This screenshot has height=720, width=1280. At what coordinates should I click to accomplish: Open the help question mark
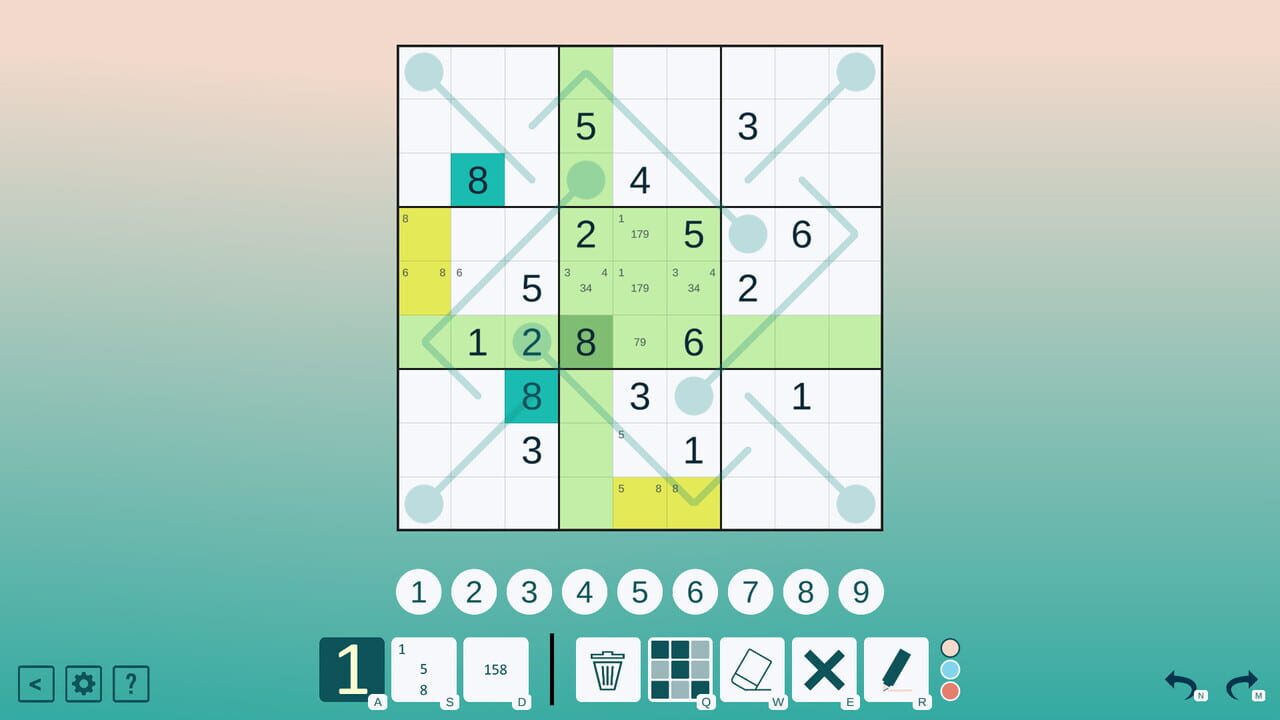[129, 684]
